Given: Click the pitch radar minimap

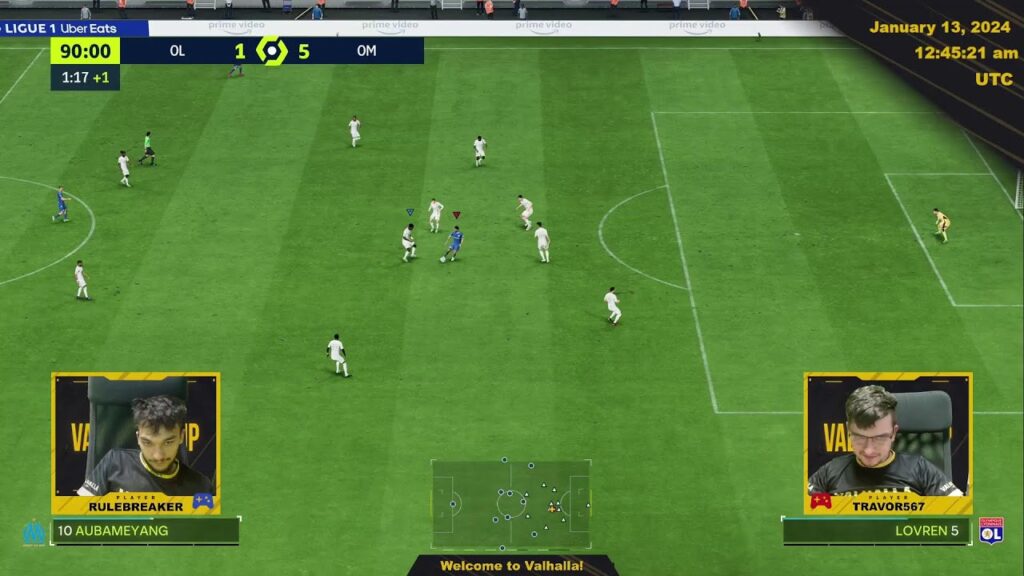Looking at the screenshot, I should [511, 504].
